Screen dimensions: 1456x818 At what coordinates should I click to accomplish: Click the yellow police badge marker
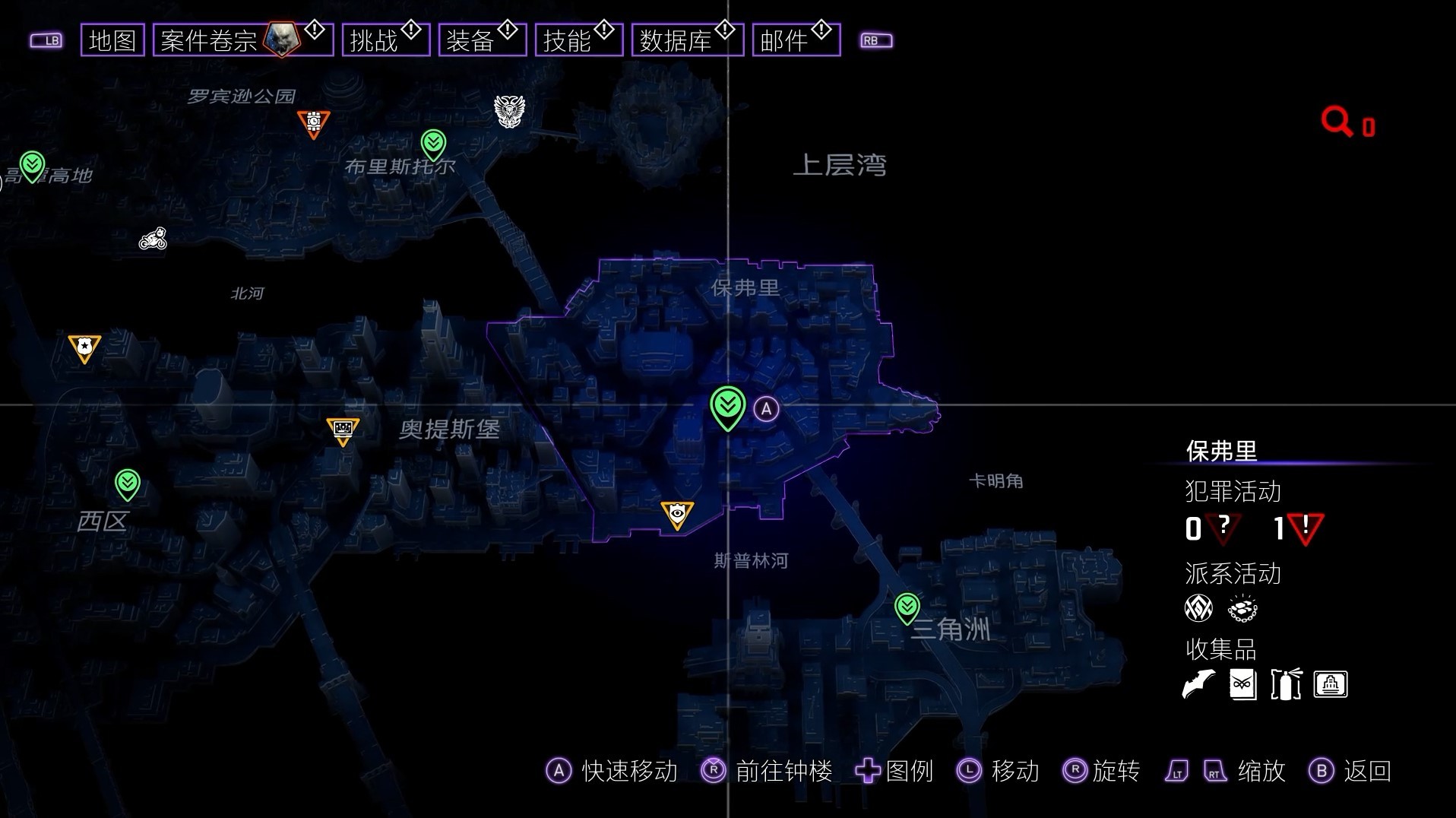pyautogui.click(x=84, y=347)
